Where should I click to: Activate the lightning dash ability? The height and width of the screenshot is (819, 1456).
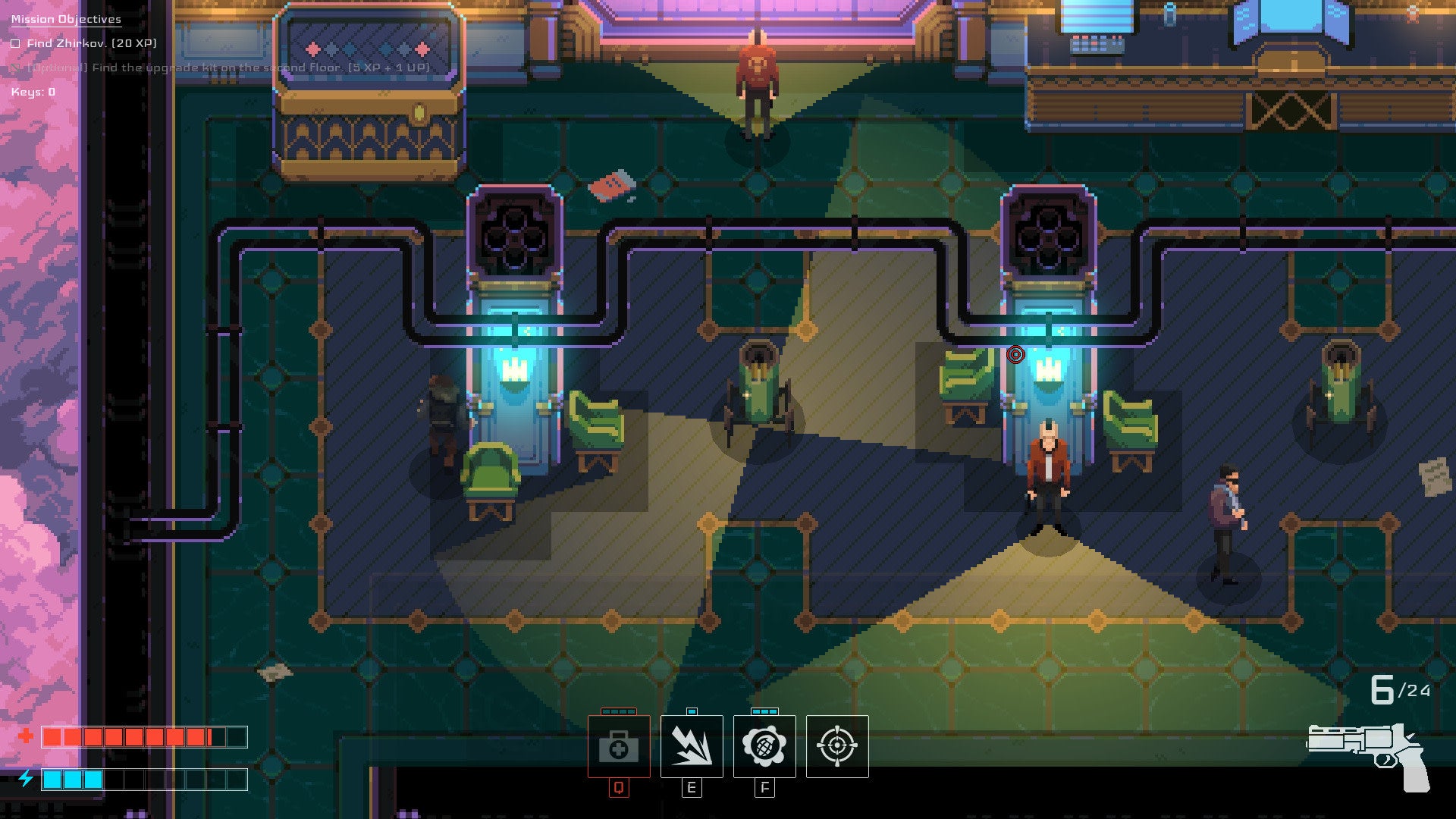[x=692, y=747]
